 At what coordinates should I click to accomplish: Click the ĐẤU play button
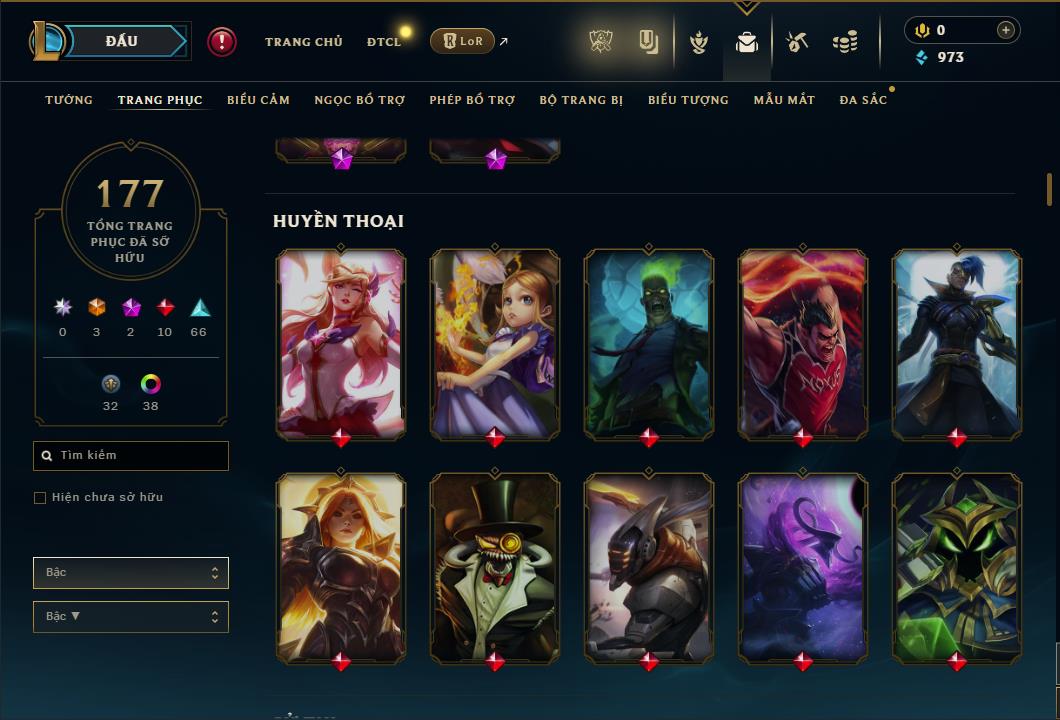click(122, 41)
